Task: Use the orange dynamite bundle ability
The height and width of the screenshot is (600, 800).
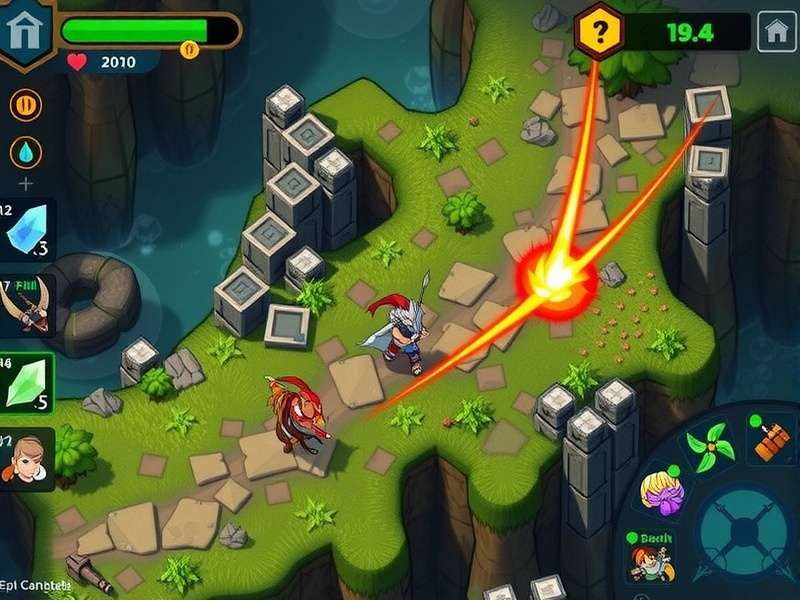Action: pyautogui.click(x=772, y=440)
